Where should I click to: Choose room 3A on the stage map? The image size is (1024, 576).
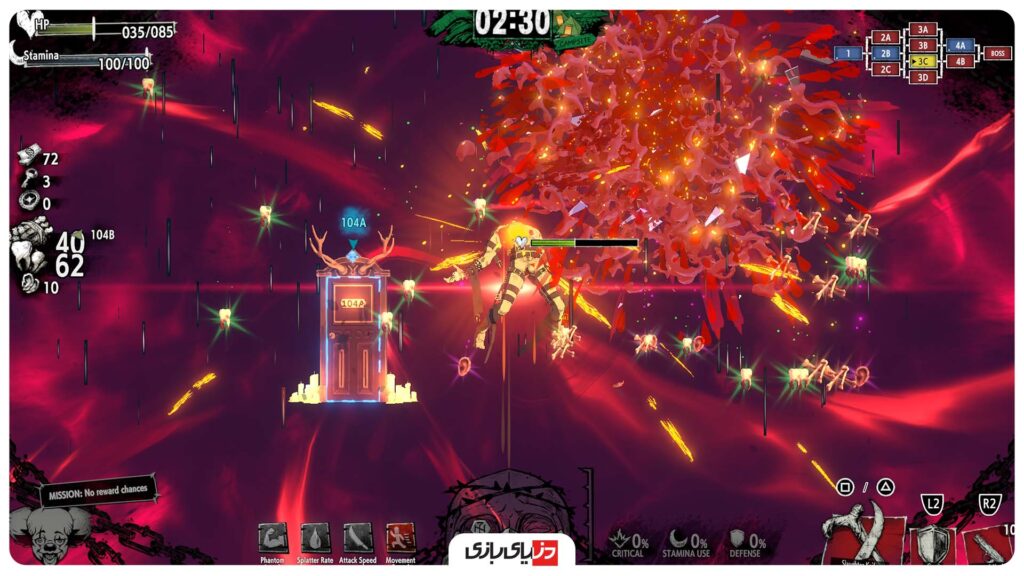[x=922, y=30]
